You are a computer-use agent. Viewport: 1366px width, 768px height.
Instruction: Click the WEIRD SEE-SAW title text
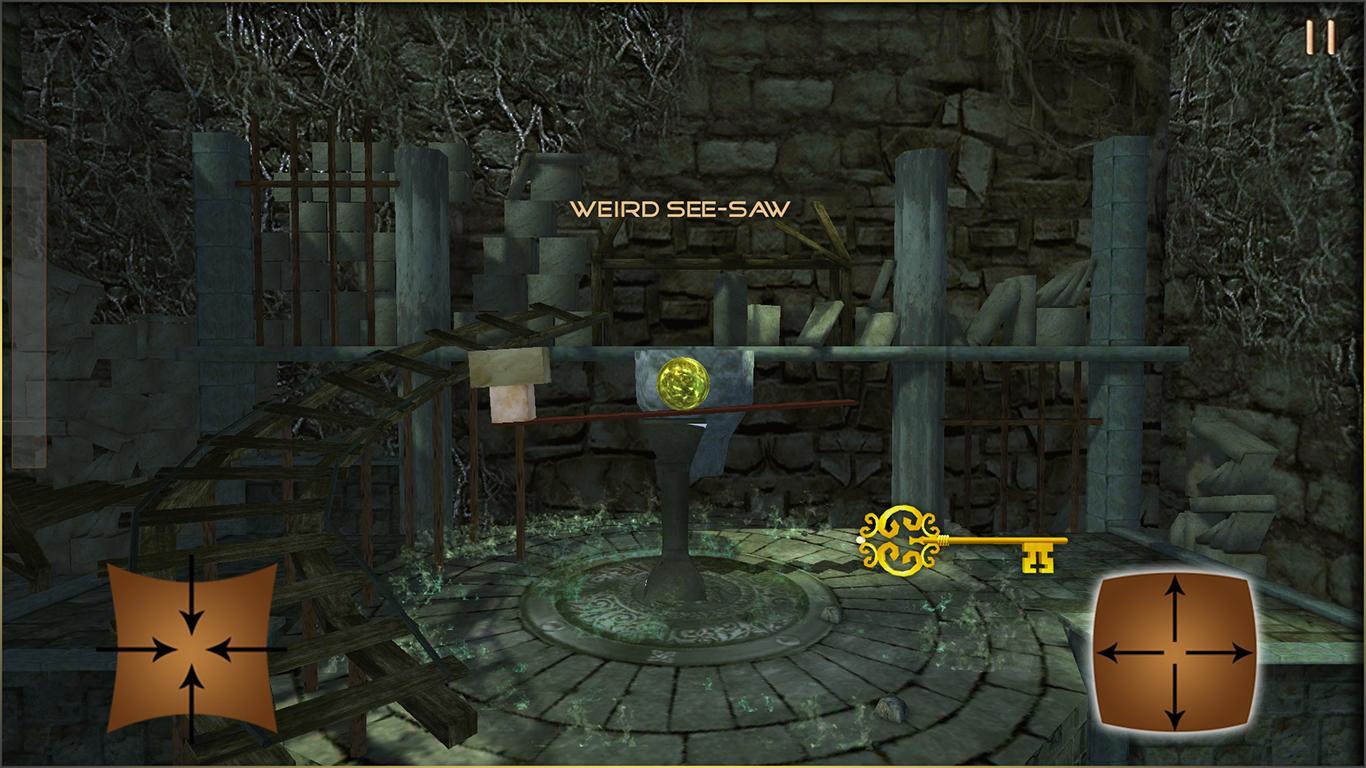[680, 210]
